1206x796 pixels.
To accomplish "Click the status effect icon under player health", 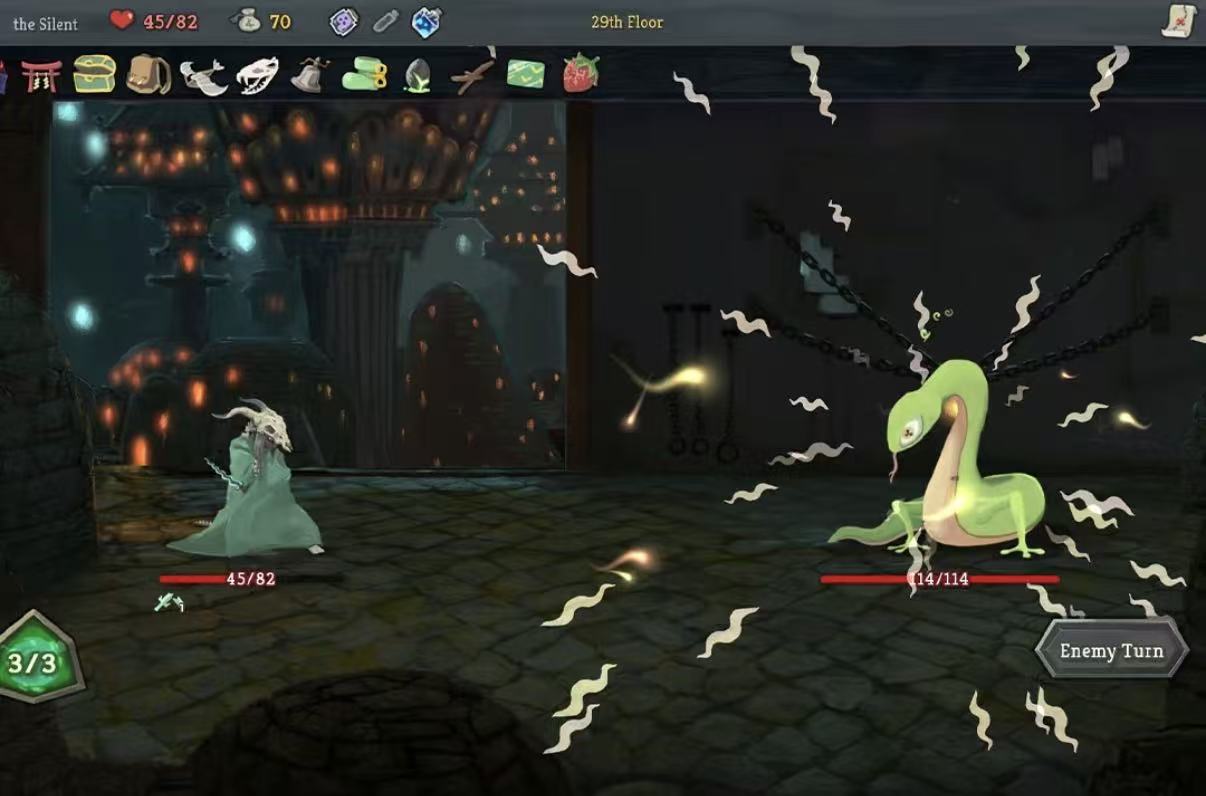I will [169, 603].
